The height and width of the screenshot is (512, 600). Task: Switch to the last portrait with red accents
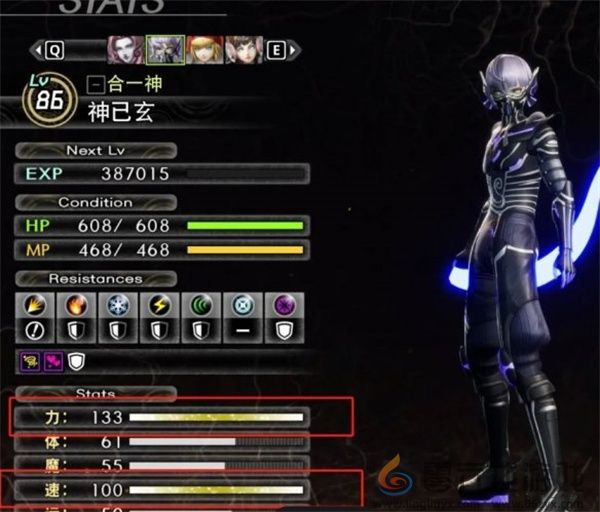click(243, 50)
